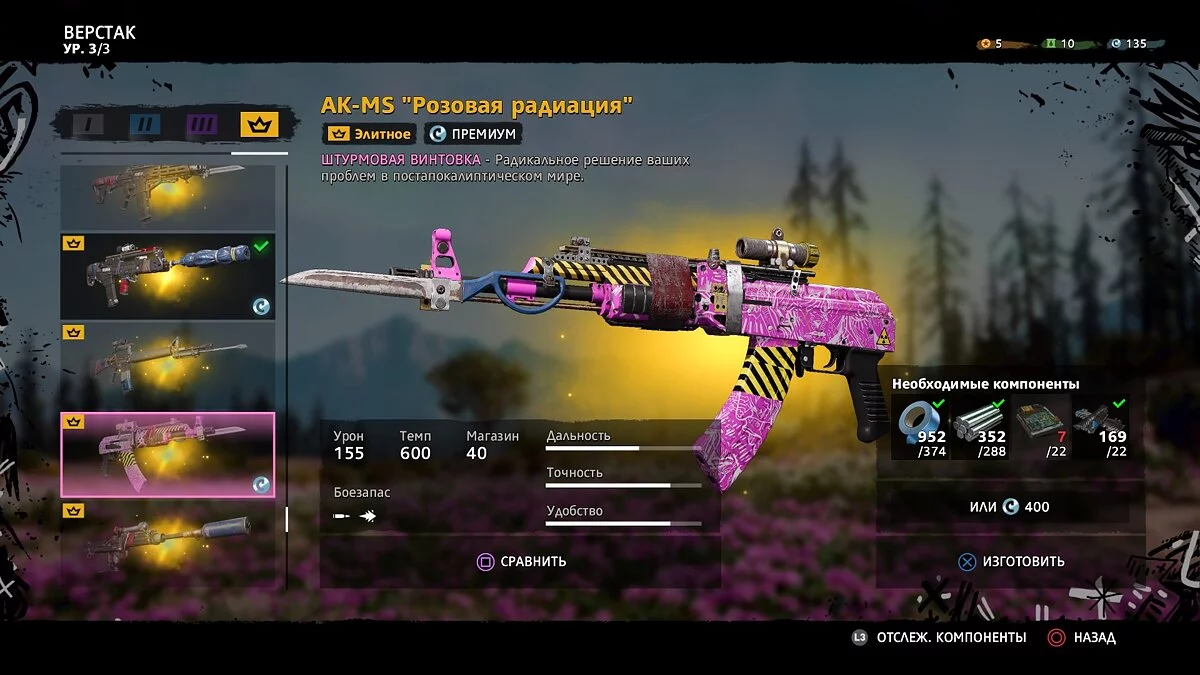Click the component showing 169 of 22

[x=1100, y=427]
